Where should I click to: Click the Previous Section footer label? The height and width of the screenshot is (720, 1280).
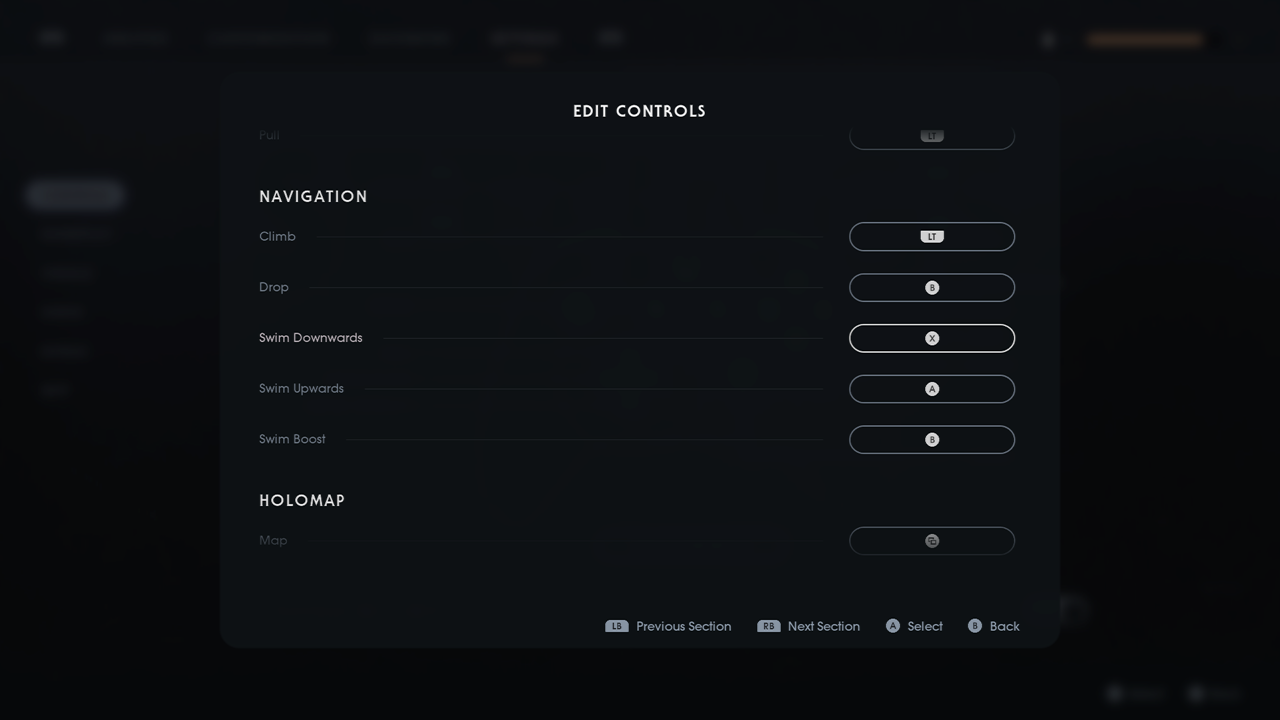point(684,626)
